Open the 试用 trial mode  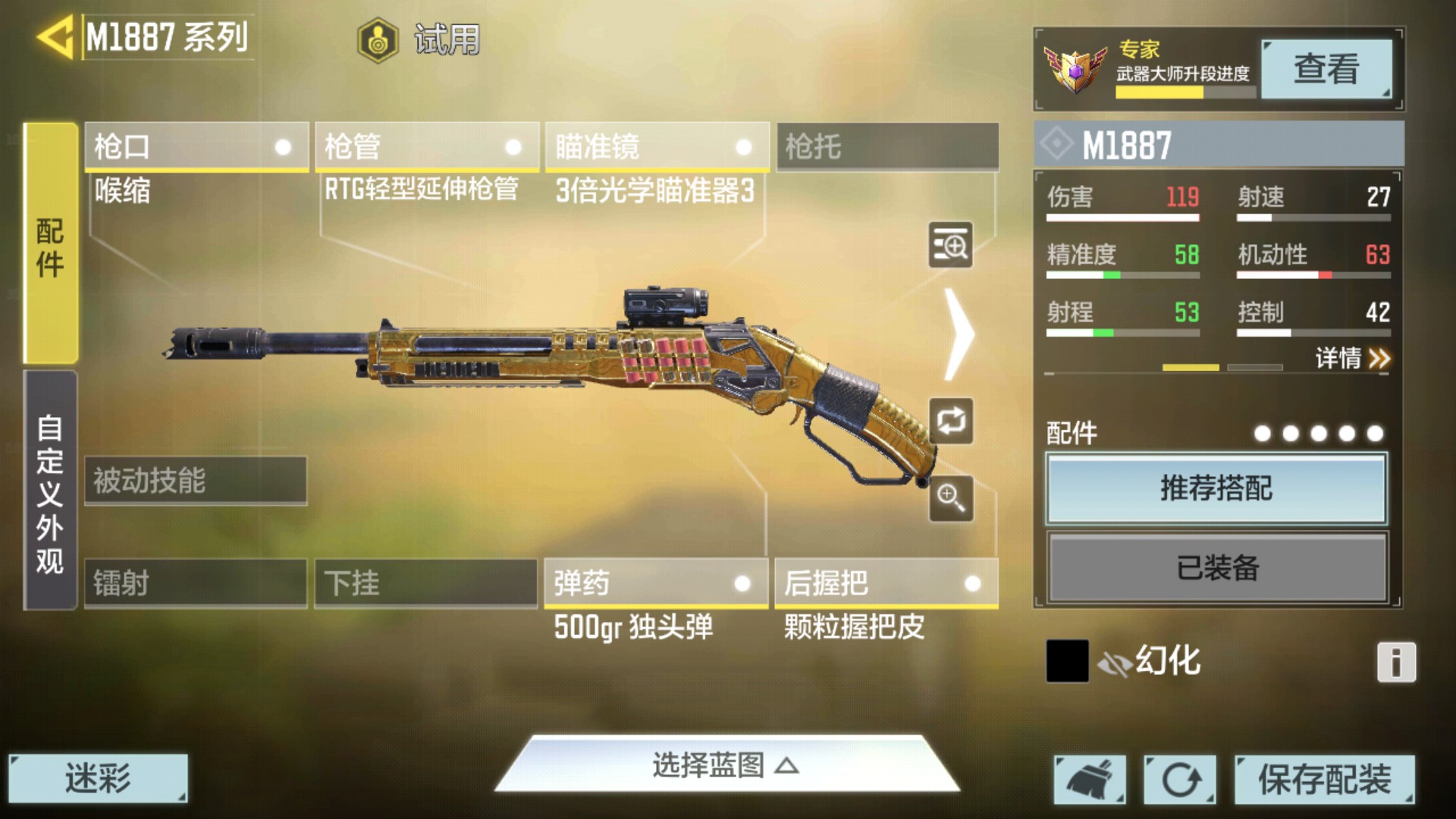click(x=419, y=39)
